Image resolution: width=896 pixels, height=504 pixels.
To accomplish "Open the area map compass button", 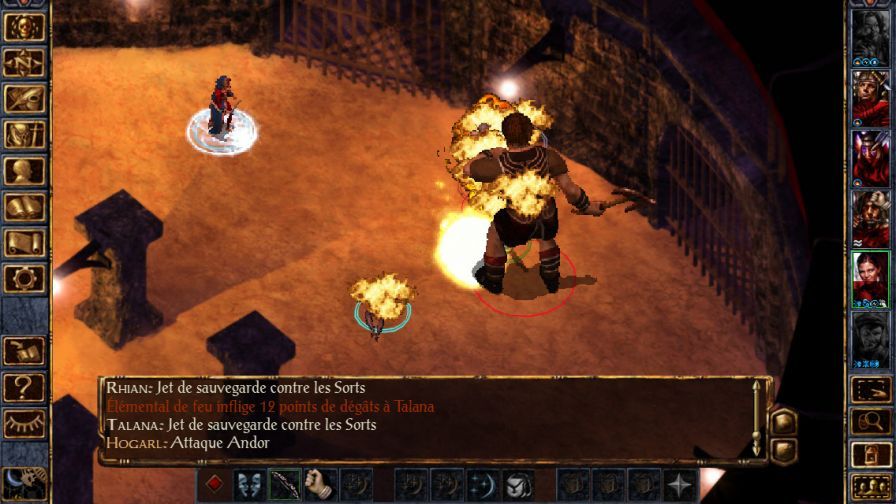I will (x=24, y=63).
